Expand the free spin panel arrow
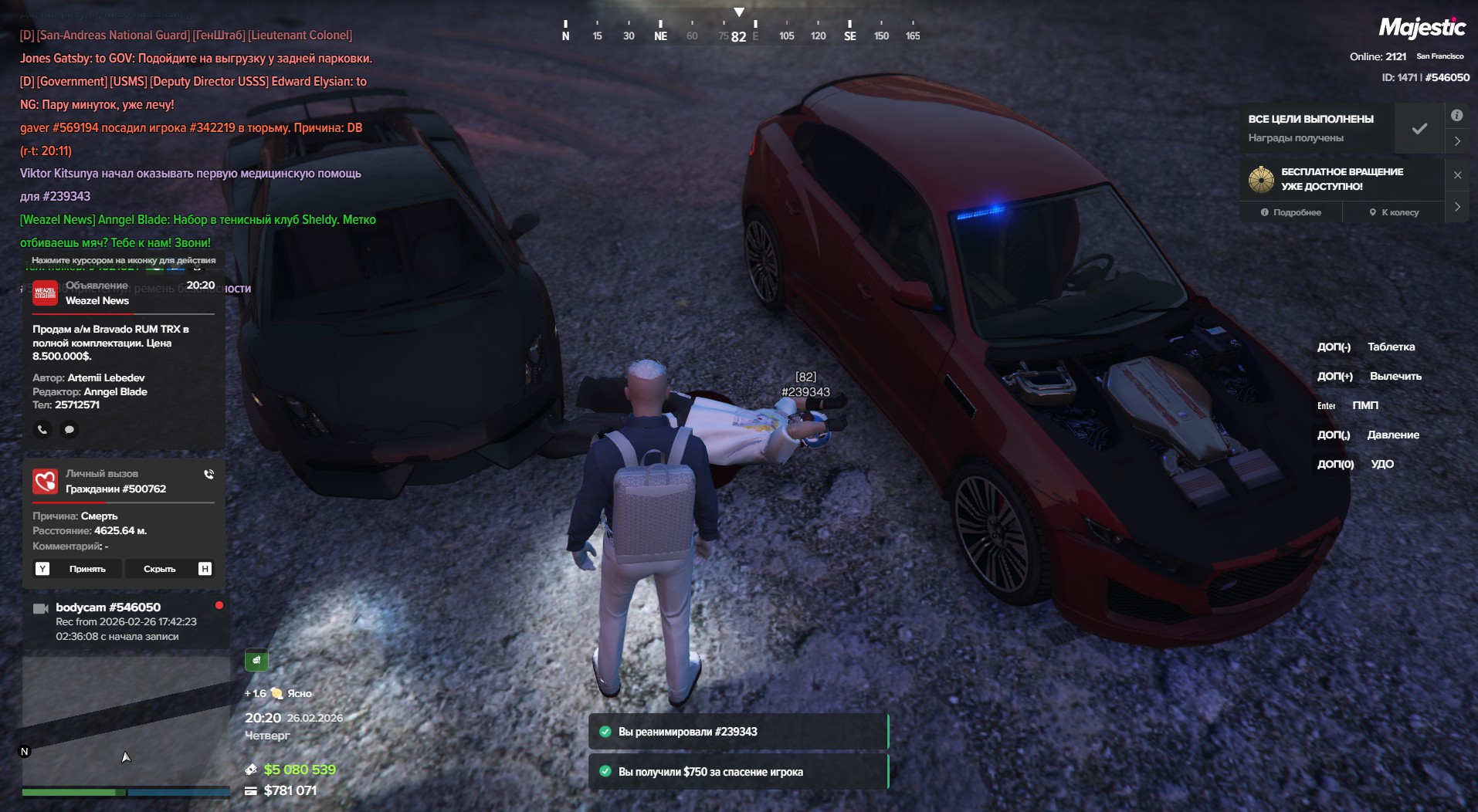 pos(1457,207)
